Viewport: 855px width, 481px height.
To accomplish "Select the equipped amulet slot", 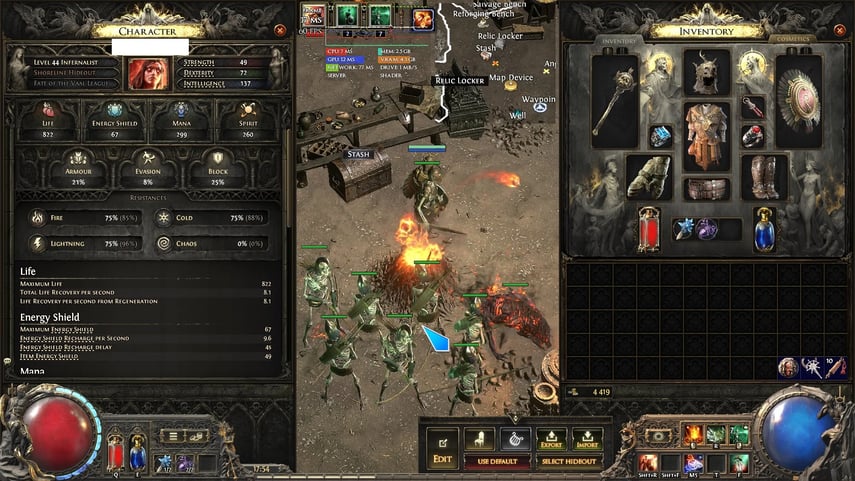I will pos(753,106).
